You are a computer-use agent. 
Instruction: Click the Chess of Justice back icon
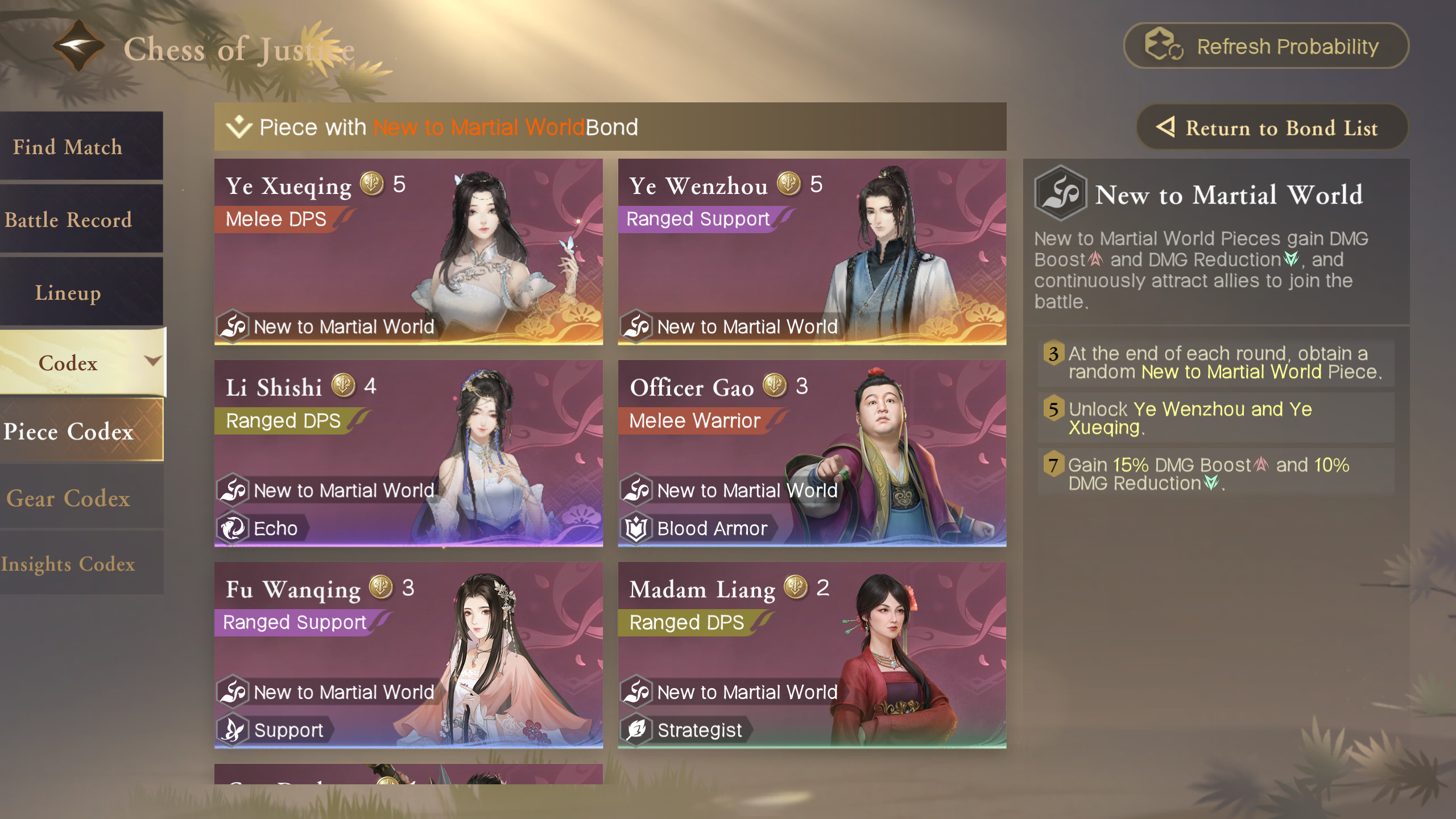(78, 45)
